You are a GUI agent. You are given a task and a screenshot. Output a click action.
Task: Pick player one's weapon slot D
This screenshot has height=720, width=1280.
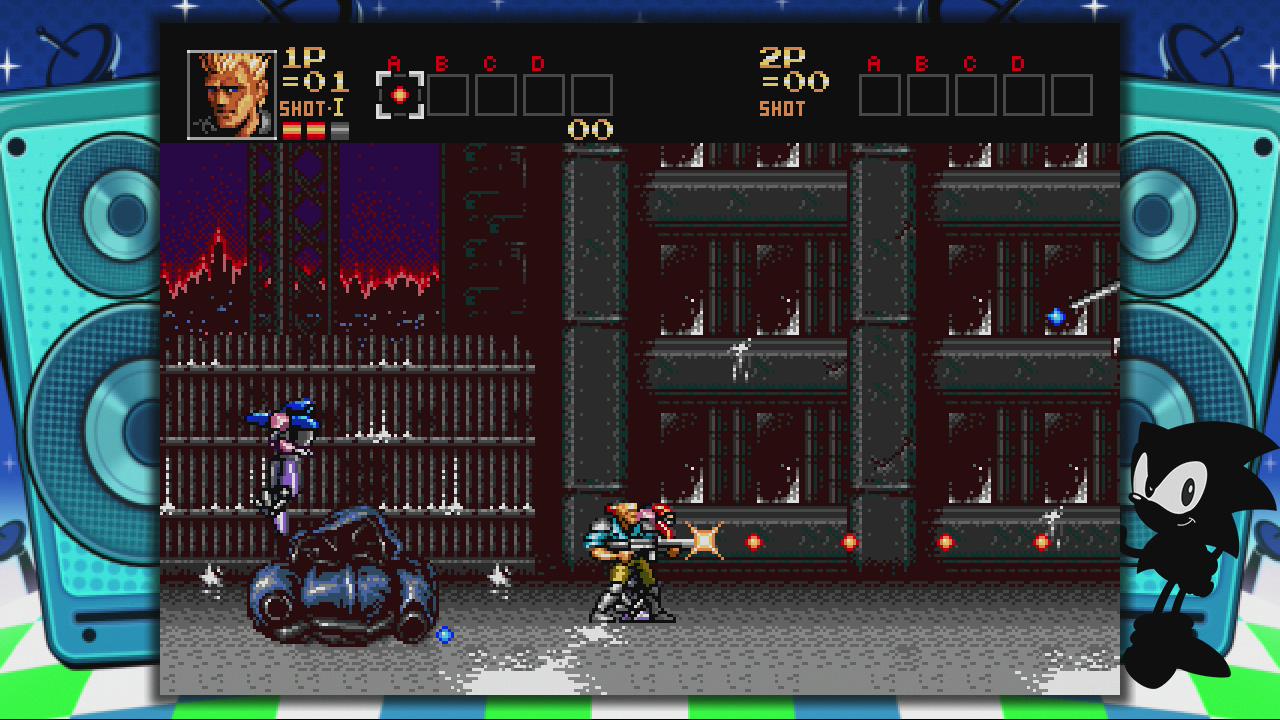[544, 95]
